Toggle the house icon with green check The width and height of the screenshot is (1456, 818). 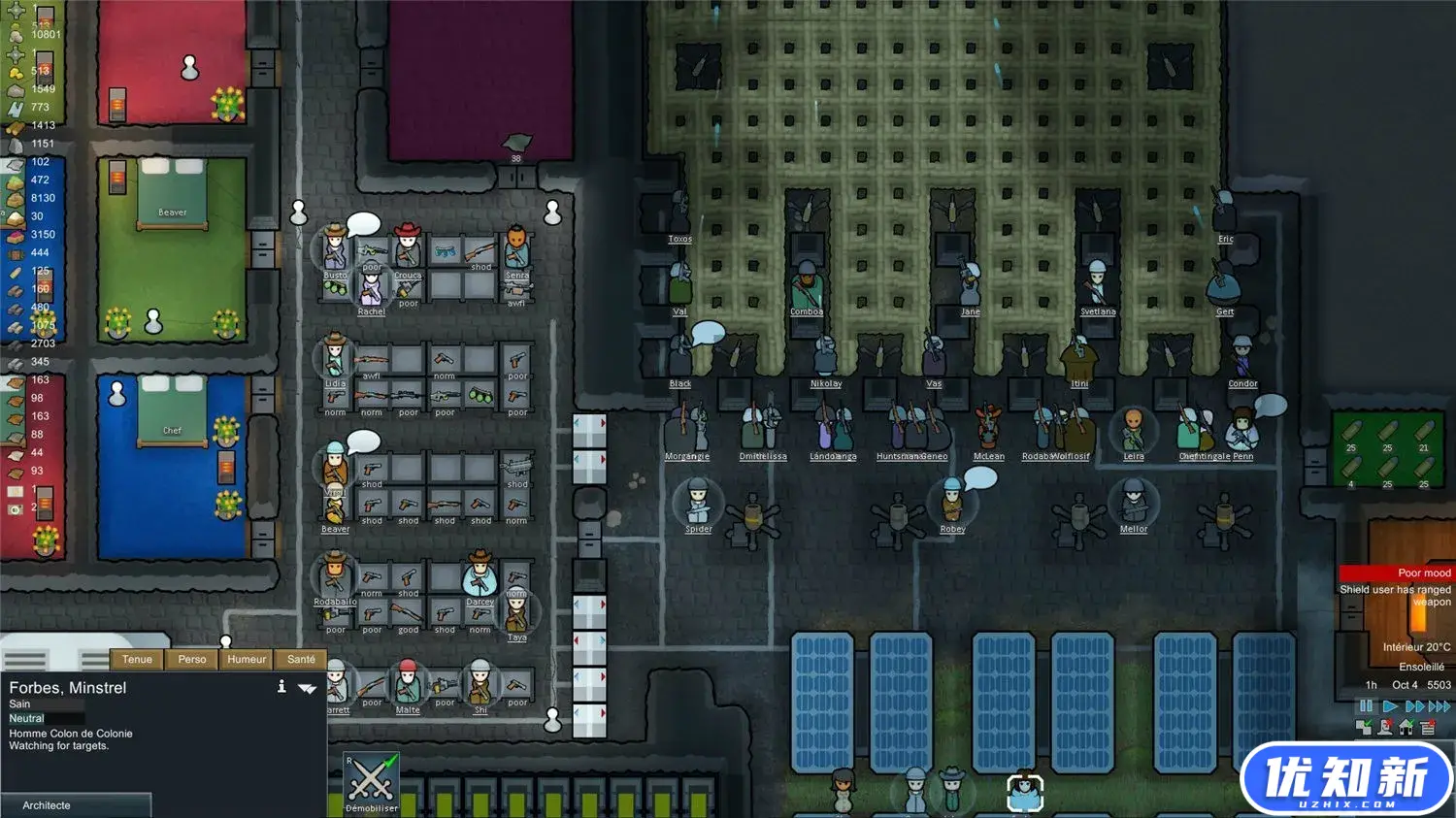[x=1406, y=727]
